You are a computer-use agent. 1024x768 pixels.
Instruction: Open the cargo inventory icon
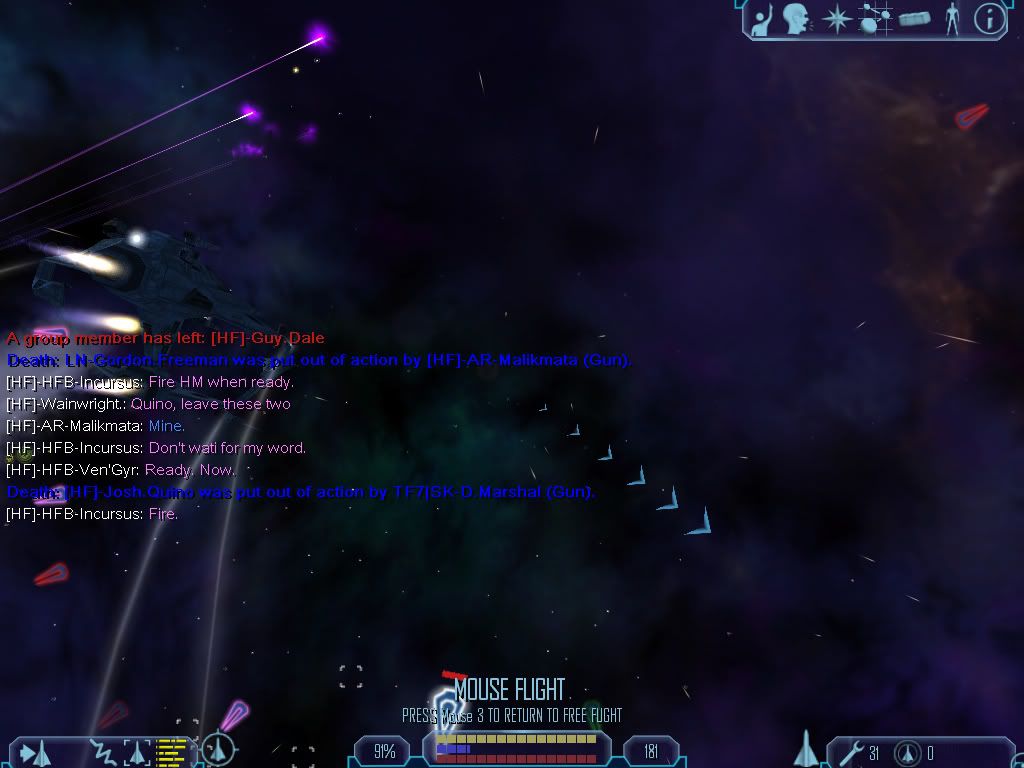click(x=914, y=19)
